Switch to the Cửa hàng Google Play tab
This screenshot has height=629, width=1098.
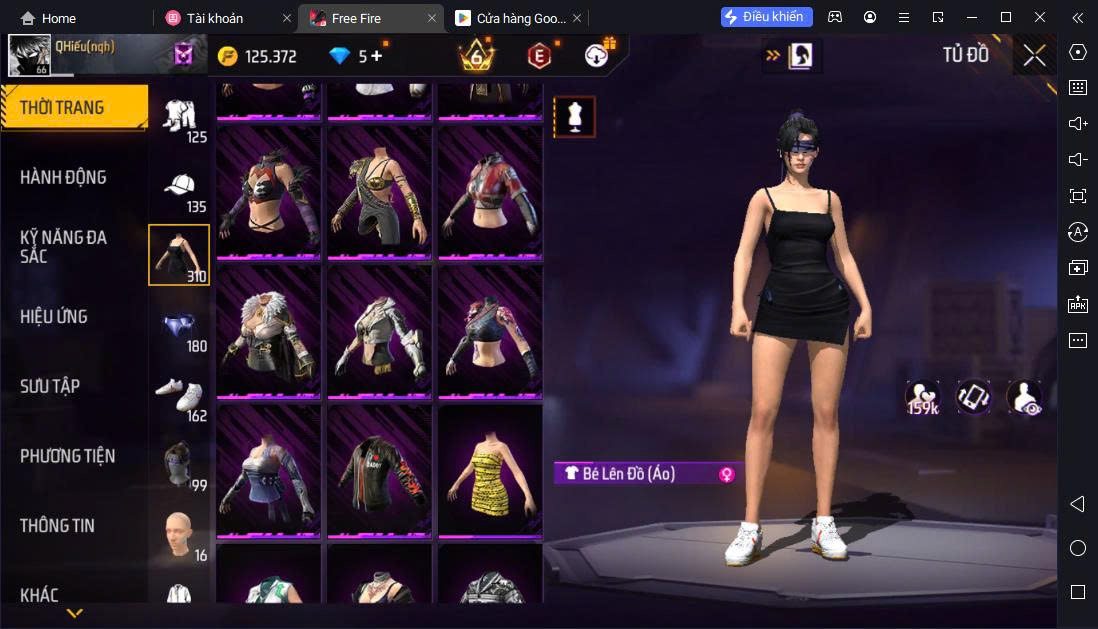tap(510, 18)
